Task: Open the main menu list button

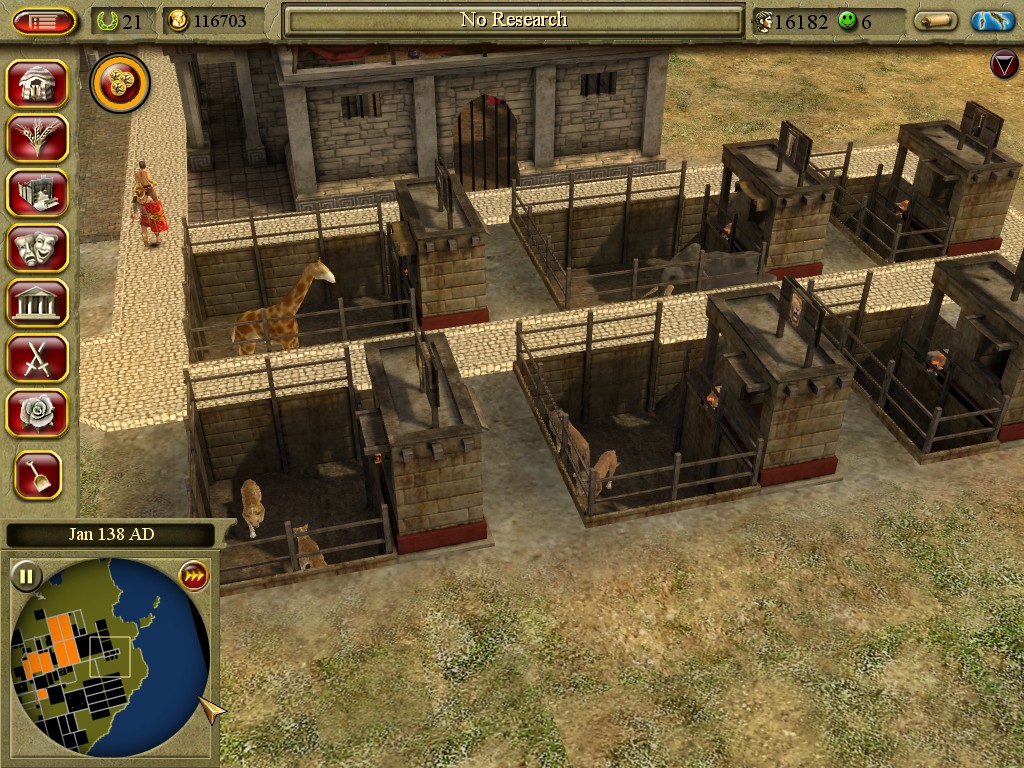Action: 45,21
